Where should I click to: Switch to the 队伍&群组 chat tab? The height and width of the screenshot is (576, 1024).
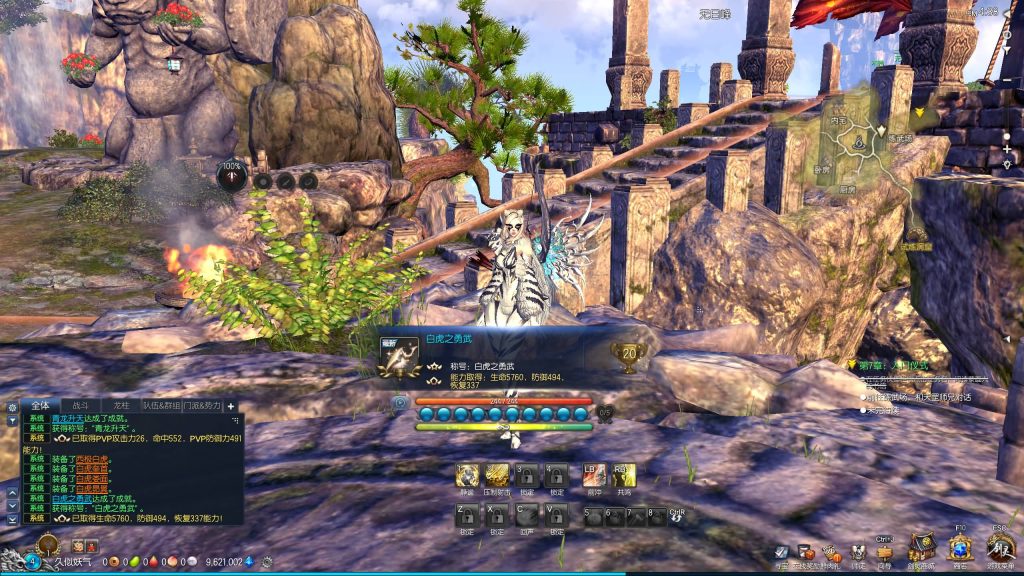(163, 405)
